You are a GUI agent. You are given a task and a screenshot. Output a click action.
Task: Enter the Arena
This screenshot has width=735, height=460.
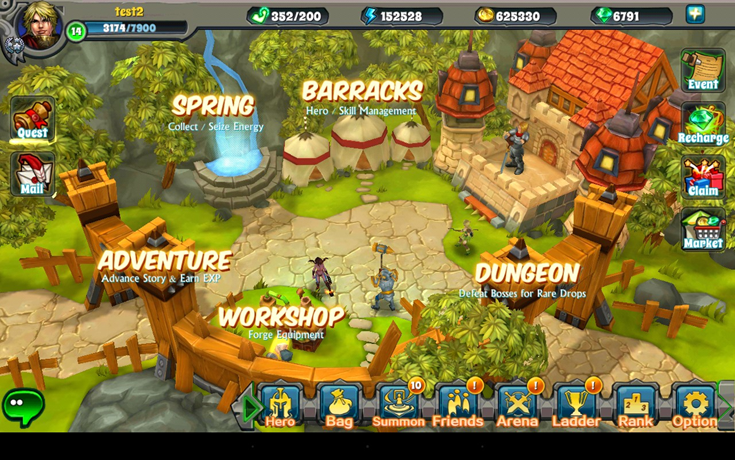coord(517,406)
